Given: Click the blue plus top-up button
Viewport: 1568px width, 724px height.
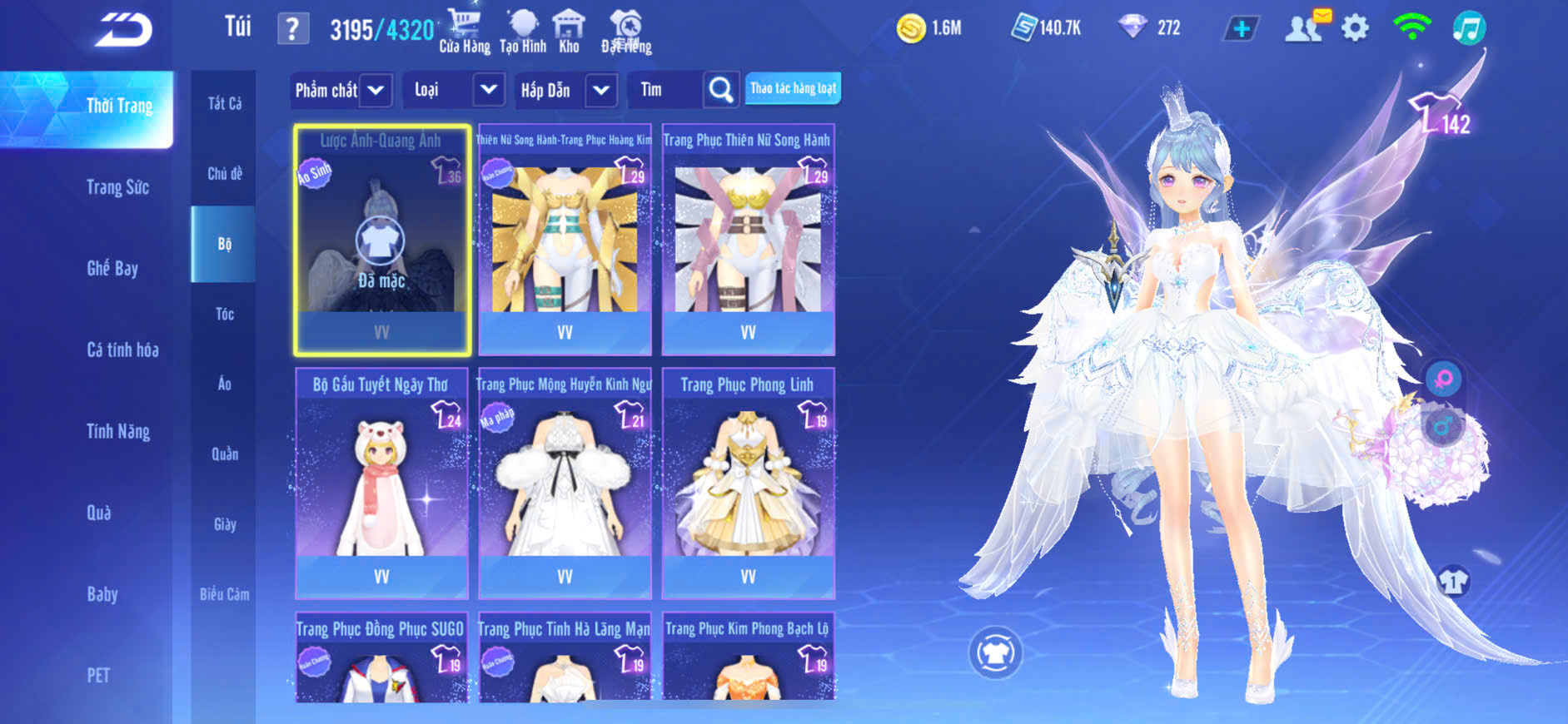Looking at the screenshot, I should [1241, 29].
